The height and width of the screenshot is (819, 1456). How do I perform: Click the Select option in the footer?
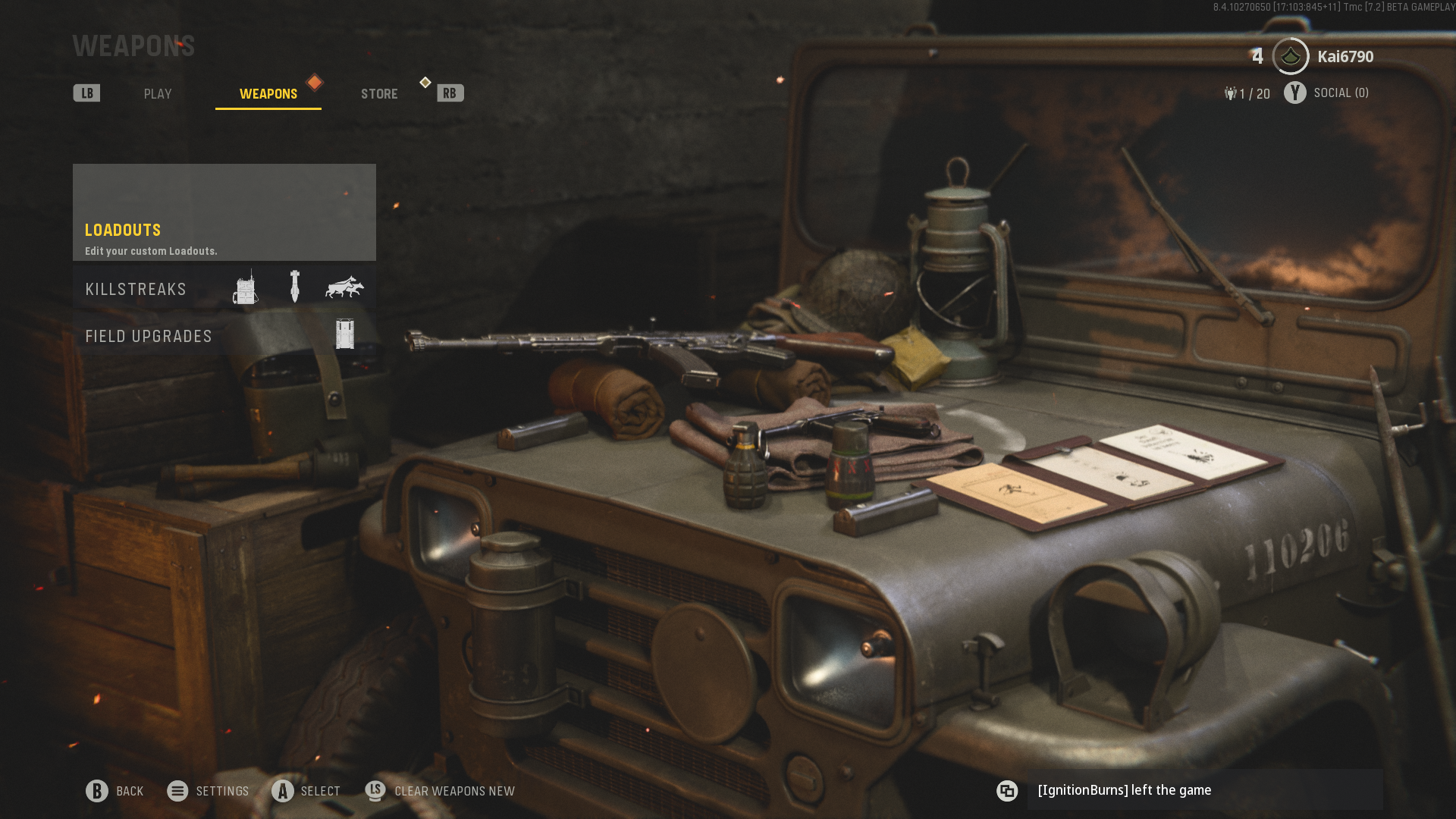click(x=306, y=791)
